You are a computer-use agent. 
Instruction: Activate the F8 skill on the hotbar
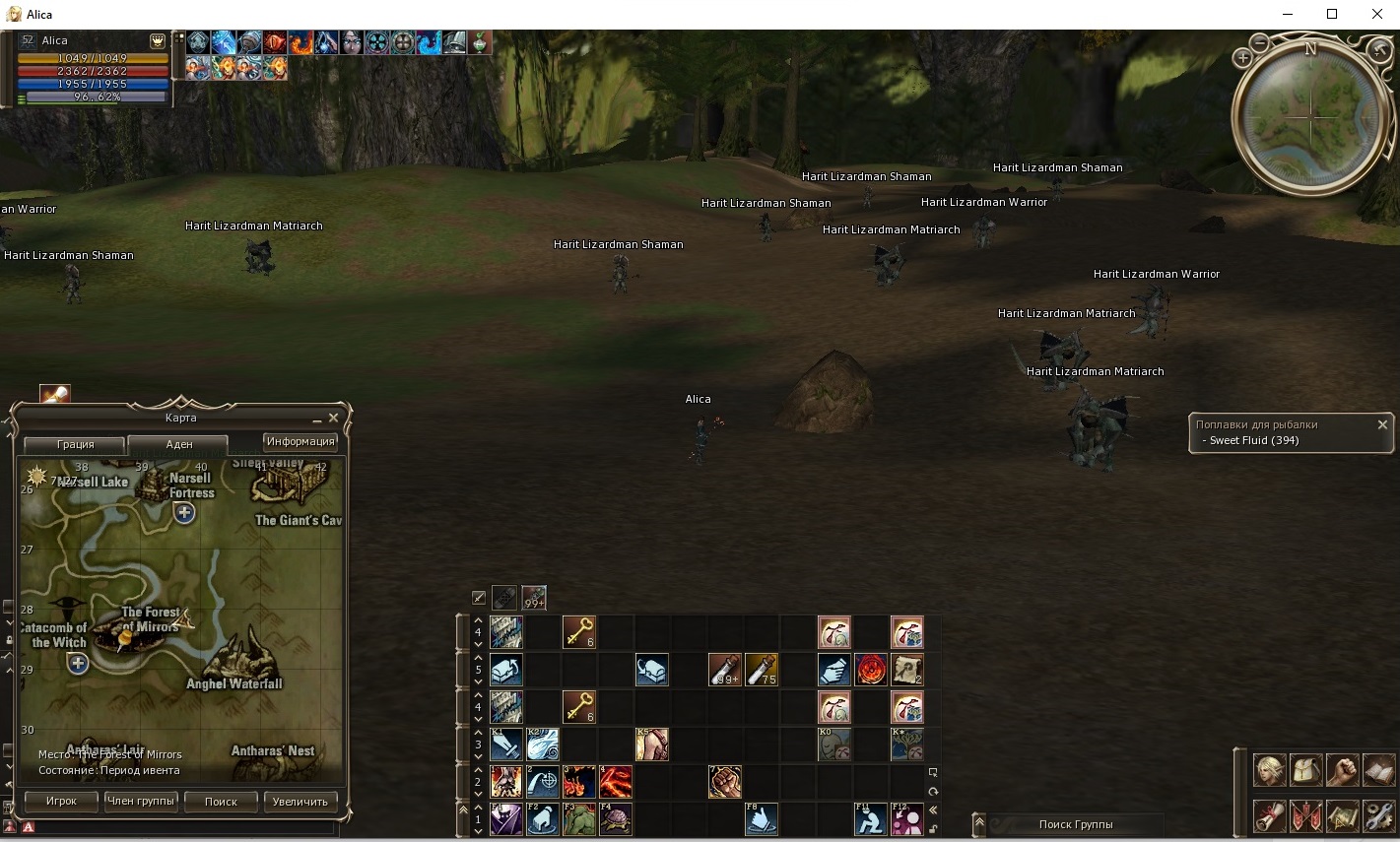point(762,817)
